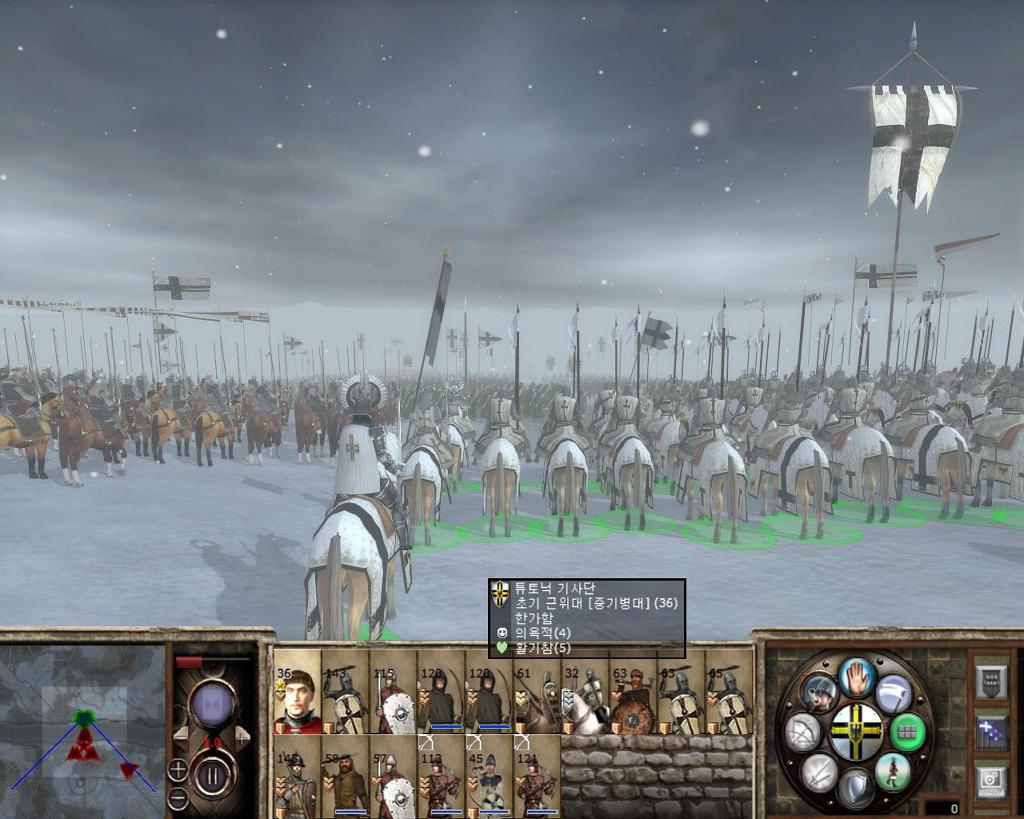1024x819 pixels.
Task: Pause the battle
Action: point(213,774)
